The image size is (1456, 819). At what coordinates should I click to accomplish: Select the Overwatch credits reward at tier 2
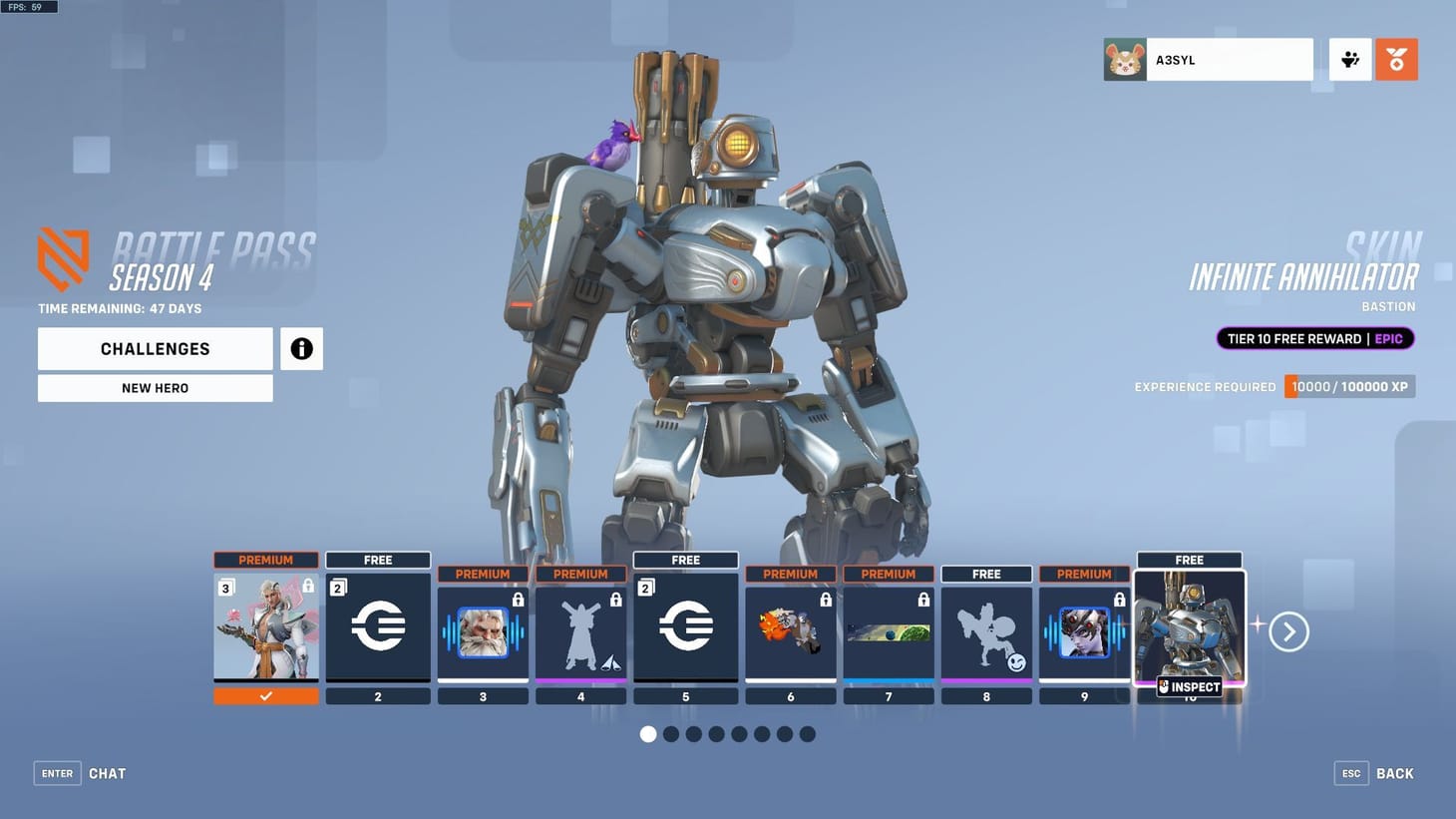coord(378,626)
